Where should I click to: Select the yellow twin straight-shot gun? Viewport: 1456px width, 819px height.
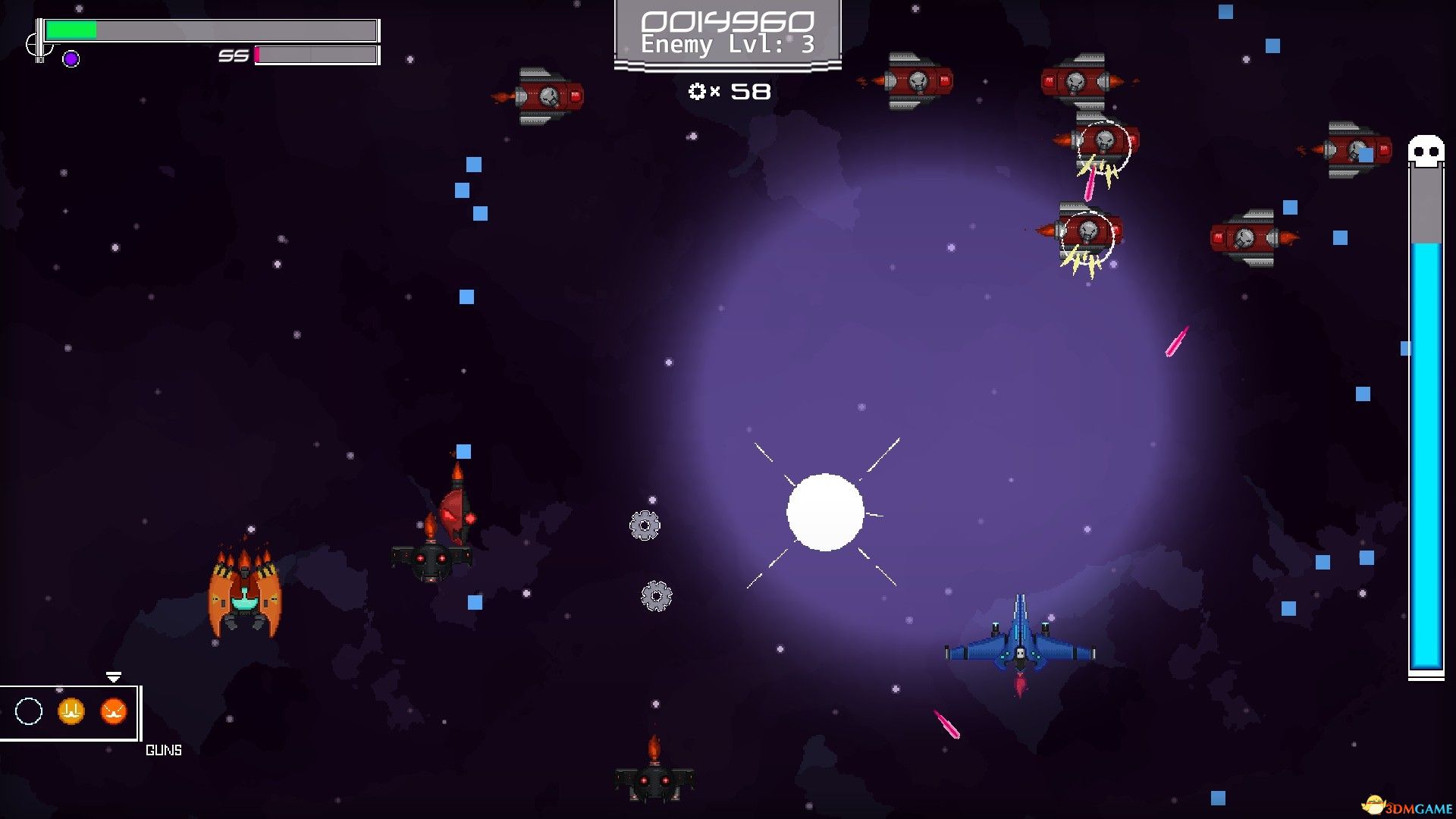[71, 711]
